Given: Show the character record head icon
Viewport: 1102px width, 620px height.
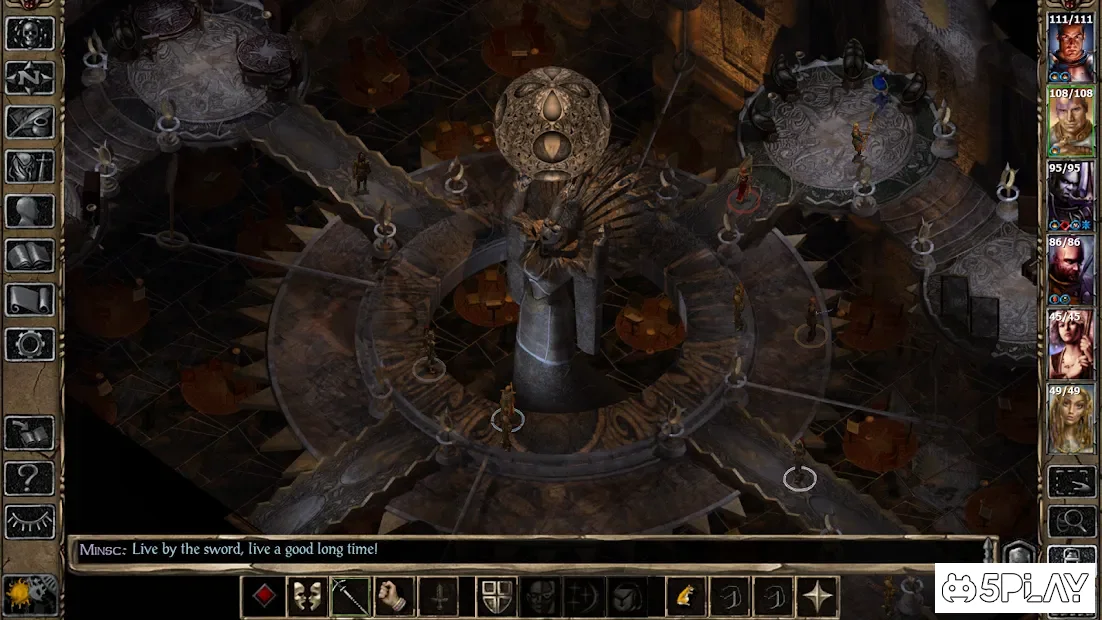Looking at the screenshot, I should click(30, 210).
